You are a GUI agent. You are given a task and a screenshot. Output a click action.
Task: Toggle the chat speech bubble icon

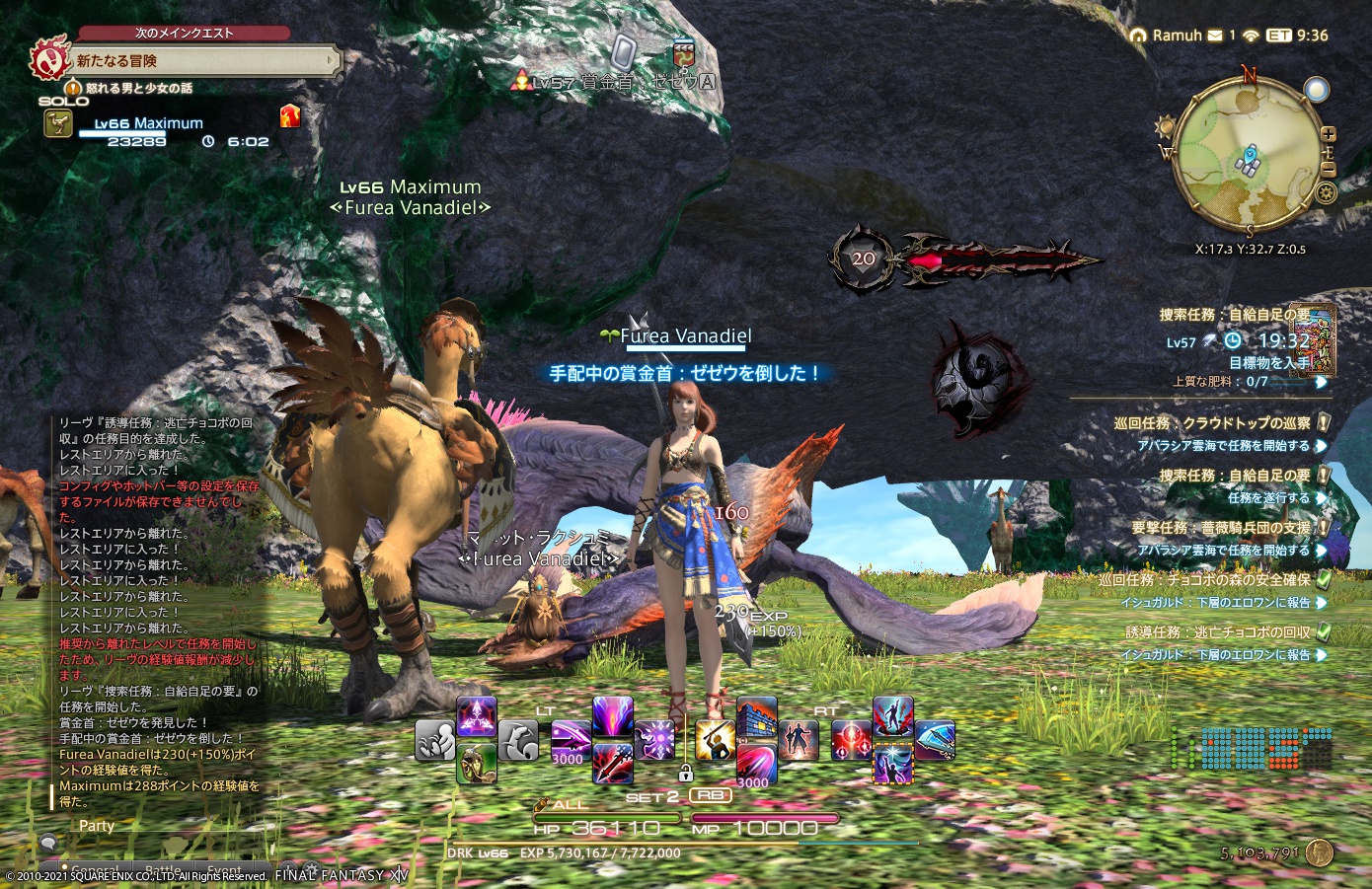[47, 844]
